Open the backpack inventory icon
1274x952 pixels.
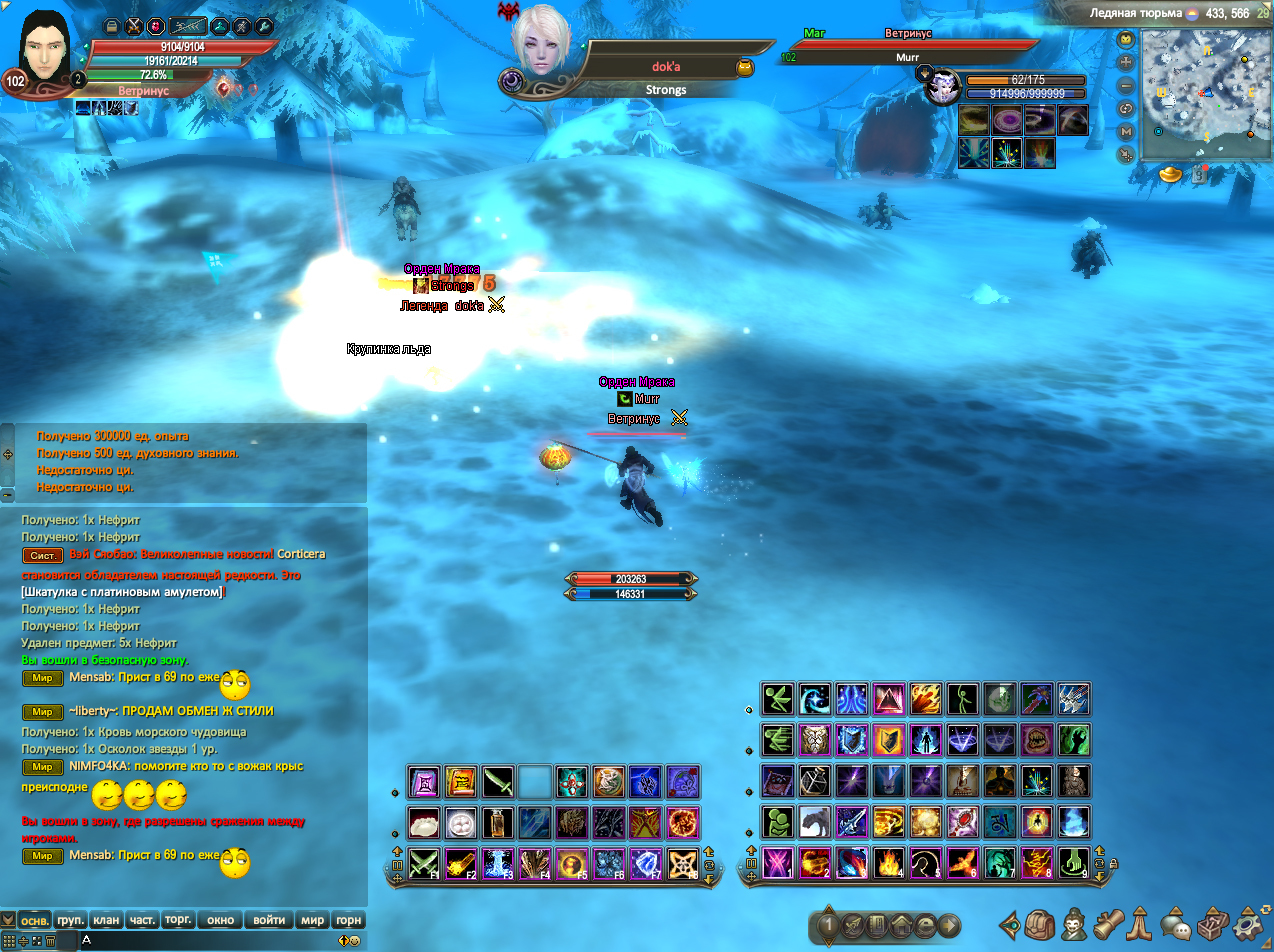coord(1041,925)
